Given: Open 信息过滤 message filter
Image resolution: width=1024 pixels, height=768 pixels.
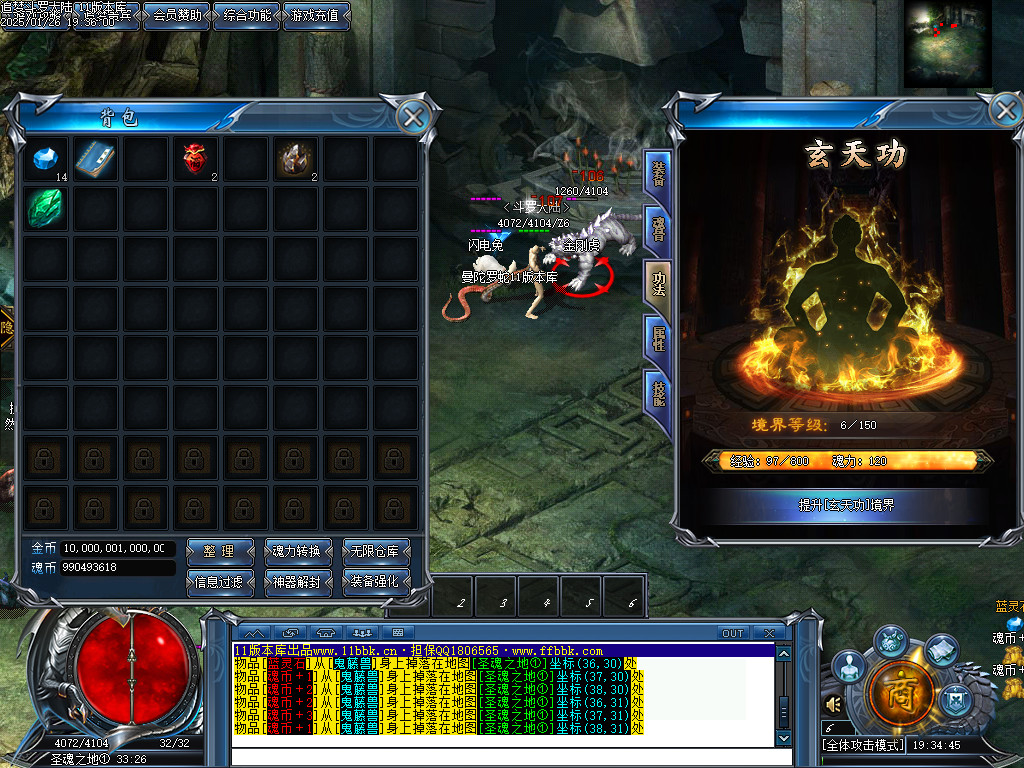Looking at the screenshot, I should pyautogui.click(x=220, y=581).
